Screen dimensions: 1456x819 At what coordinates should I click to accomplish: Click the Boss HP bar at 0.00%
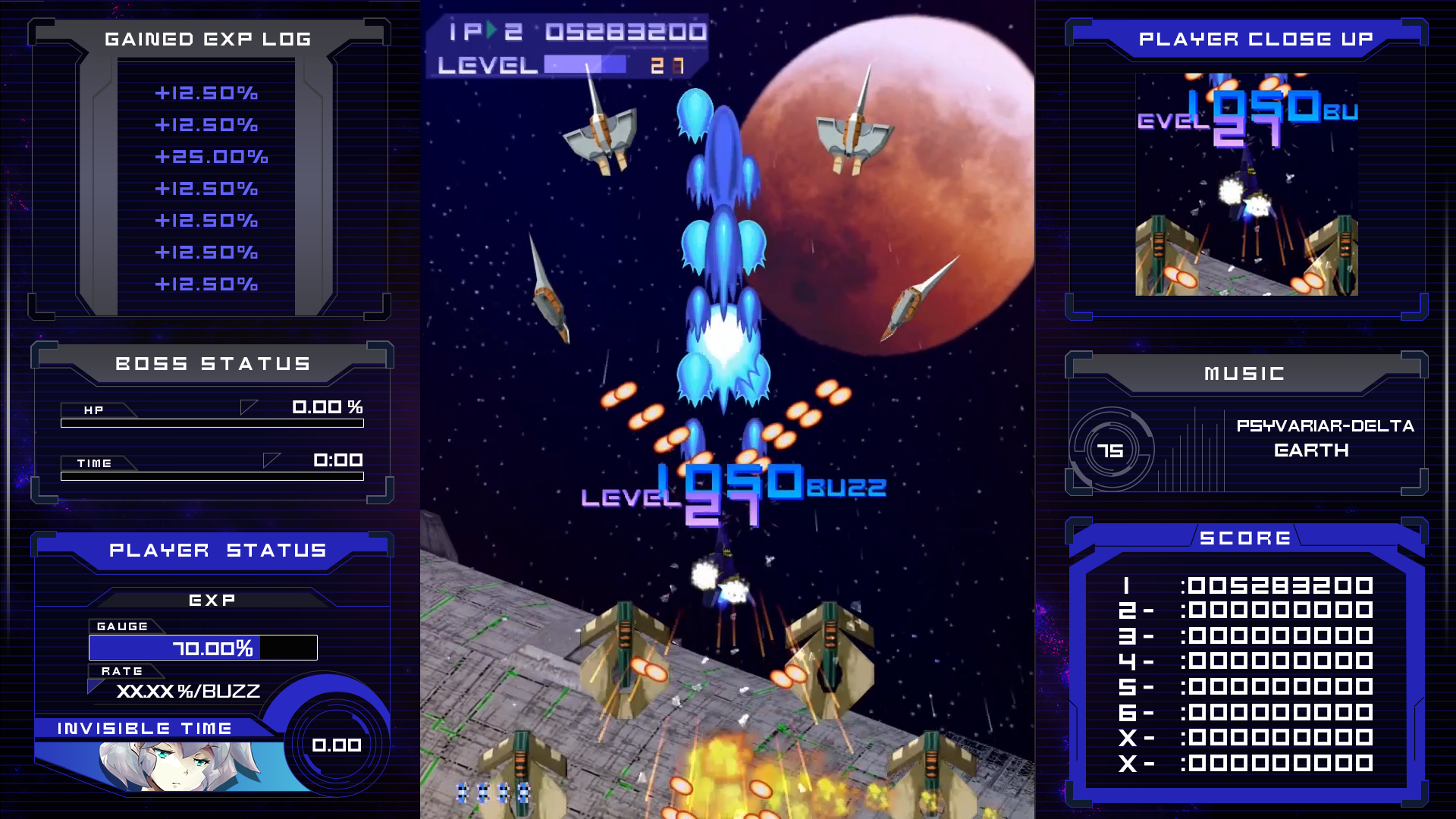(x=211, y=423)
